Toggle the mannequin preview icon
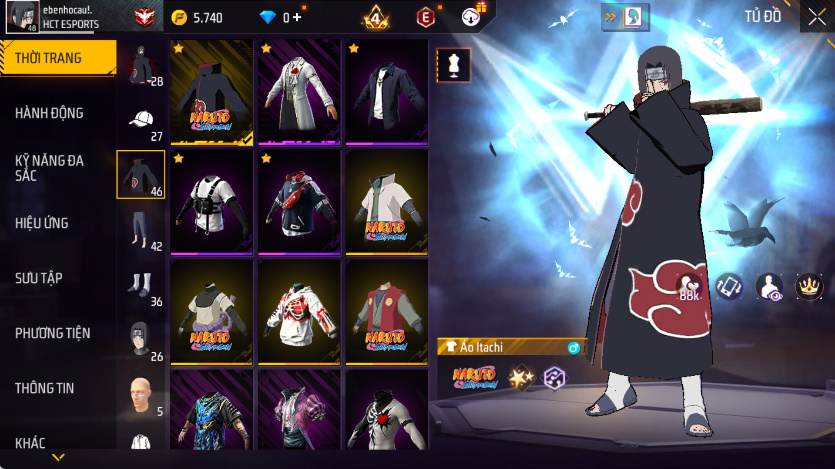This screenshot has height=469, width=835. tap(453, 65)
